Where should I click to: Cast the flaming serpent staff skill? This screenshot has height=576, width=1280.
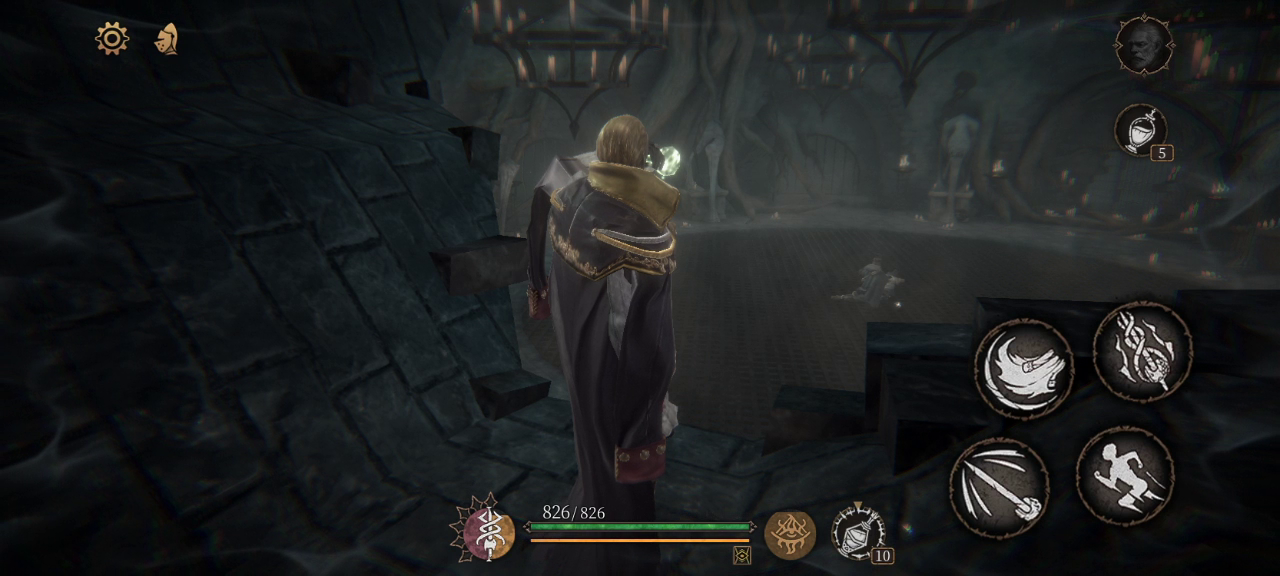1142,352
